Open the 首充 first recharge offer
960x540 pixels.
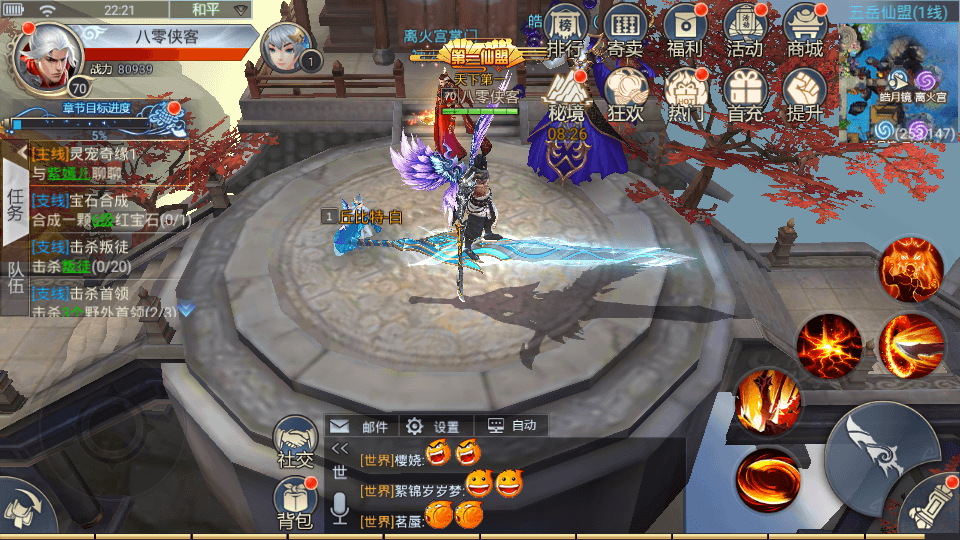[x=745, y=96]
